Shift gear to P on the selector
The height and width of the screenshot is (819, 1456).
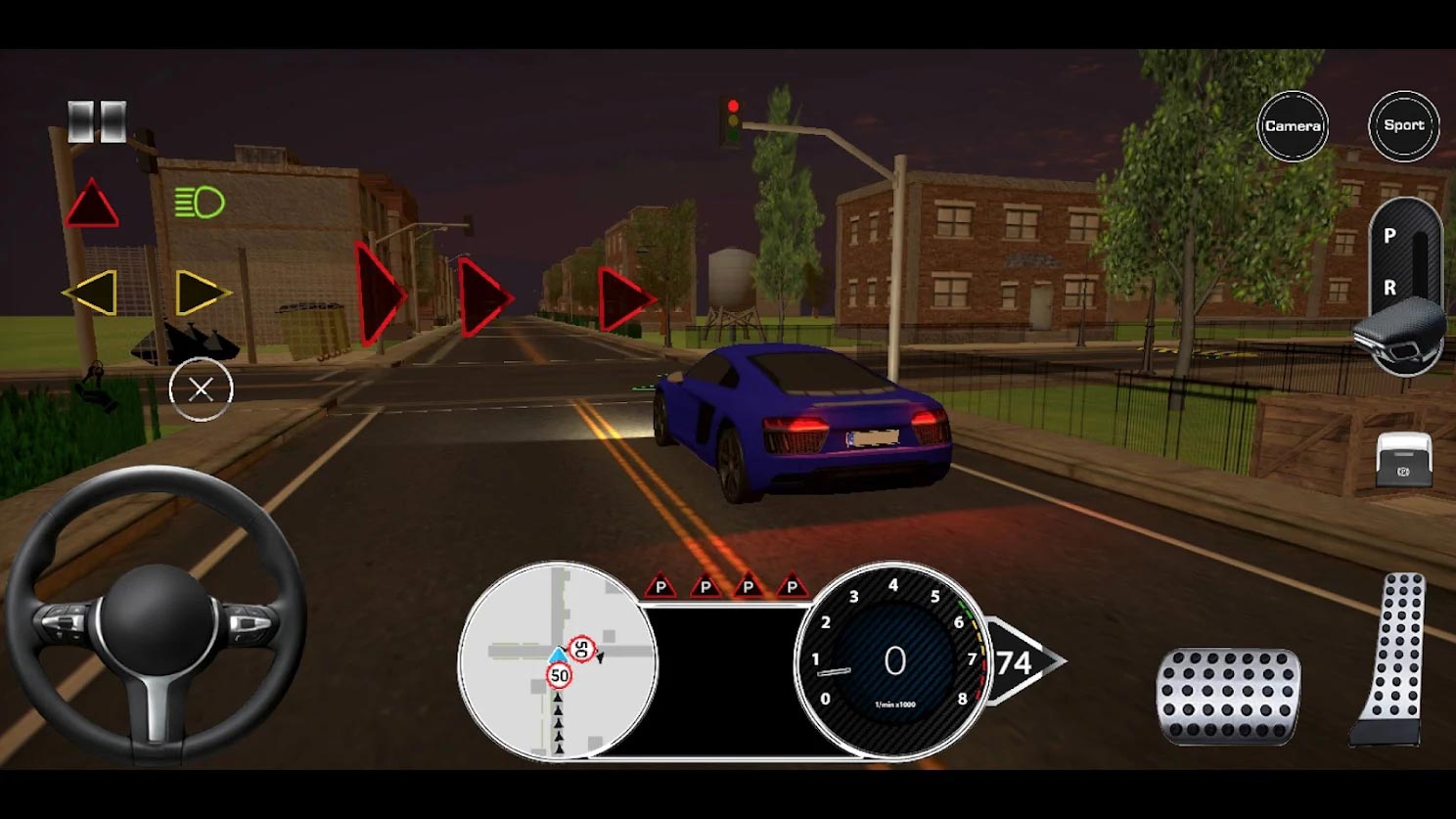1389,236
